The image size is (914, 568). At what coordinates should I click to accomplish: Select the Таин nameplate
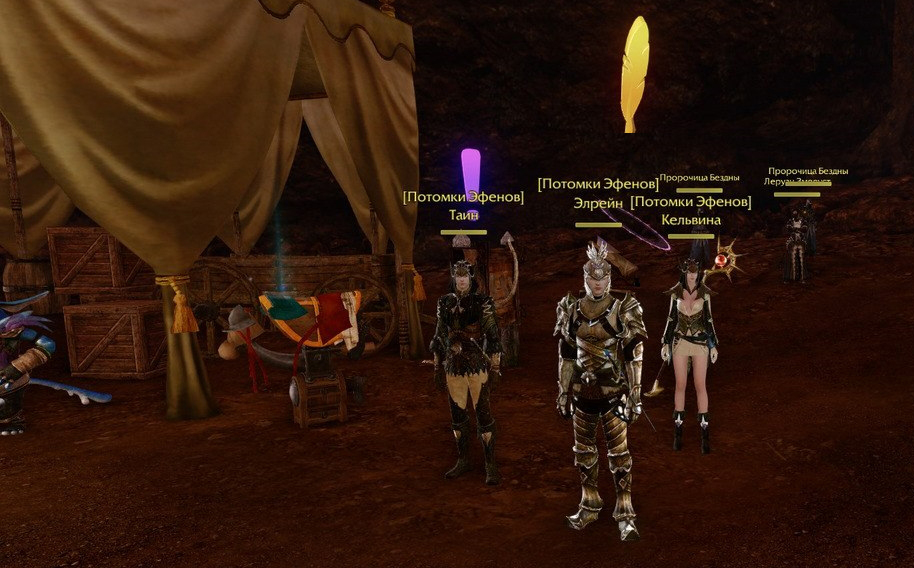pyautogui.click(x=464, y=214)
